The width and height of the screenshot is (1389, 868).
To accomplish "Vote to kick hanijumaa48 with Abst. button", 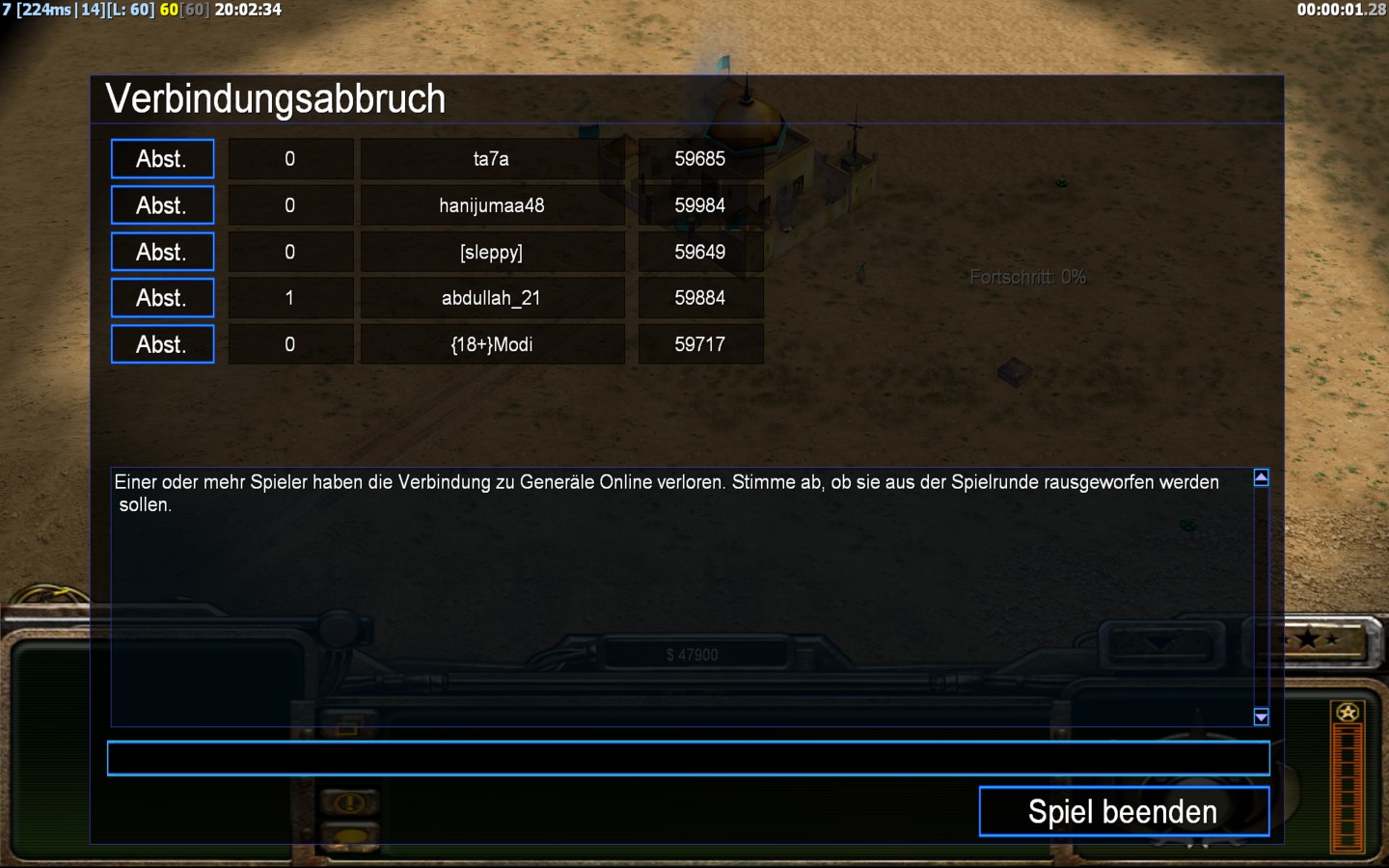I will (x=162, y=205).
